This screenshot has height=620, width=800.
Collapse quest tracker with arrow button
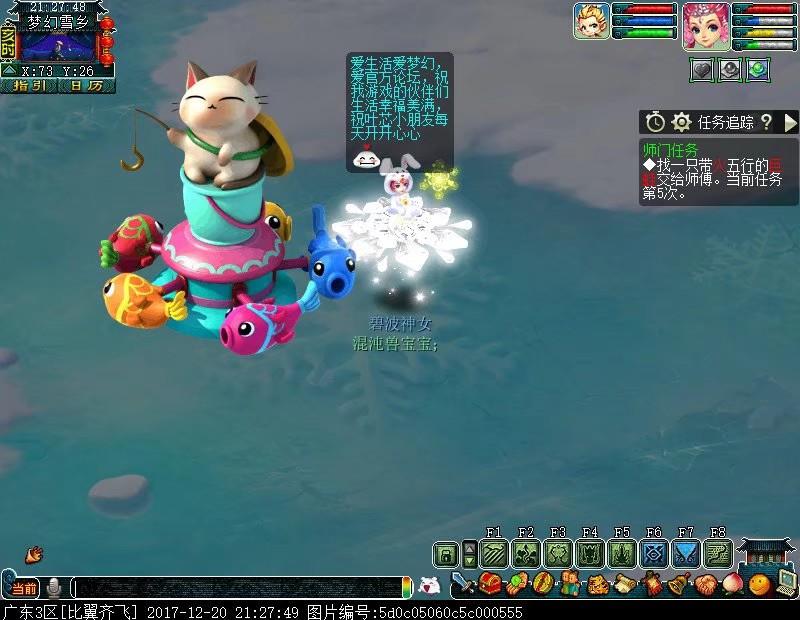[790, 122]
